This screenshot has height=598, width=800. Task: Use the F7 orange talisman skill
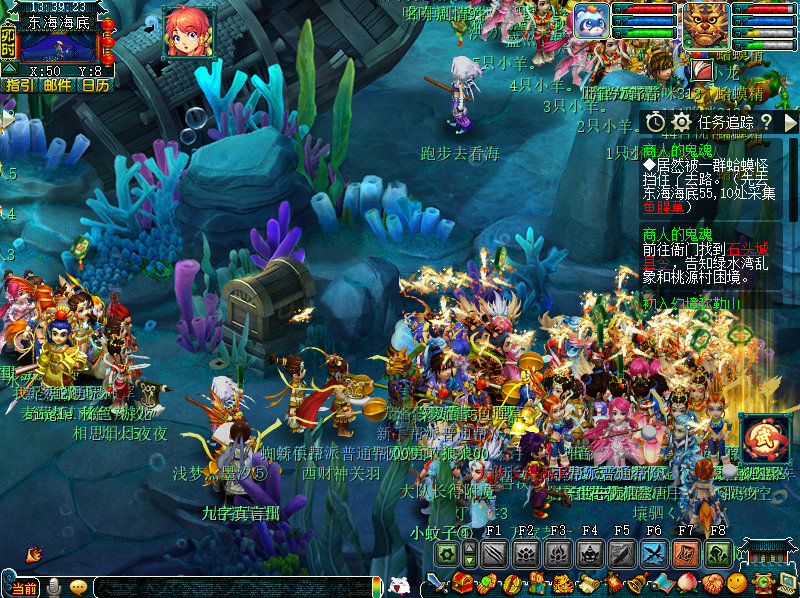tap(686, 554)
